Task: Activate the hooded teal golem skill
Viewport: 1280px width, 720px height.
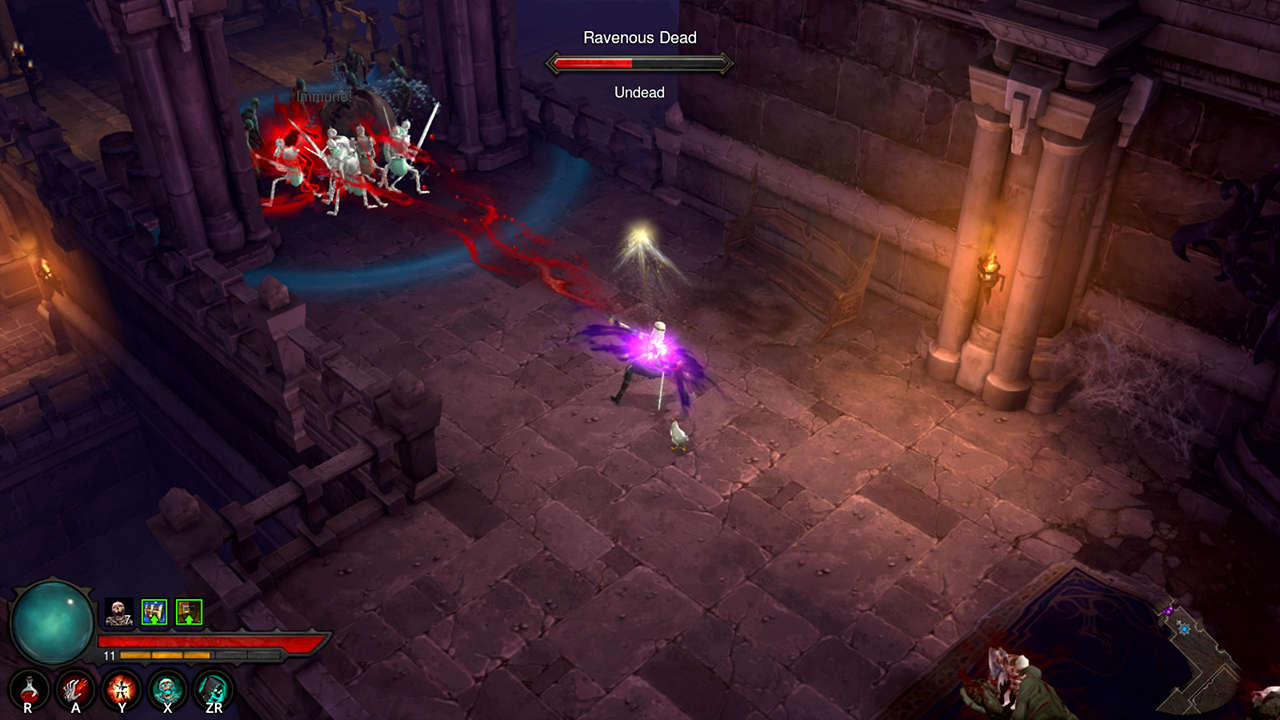Action: [213, 688]
